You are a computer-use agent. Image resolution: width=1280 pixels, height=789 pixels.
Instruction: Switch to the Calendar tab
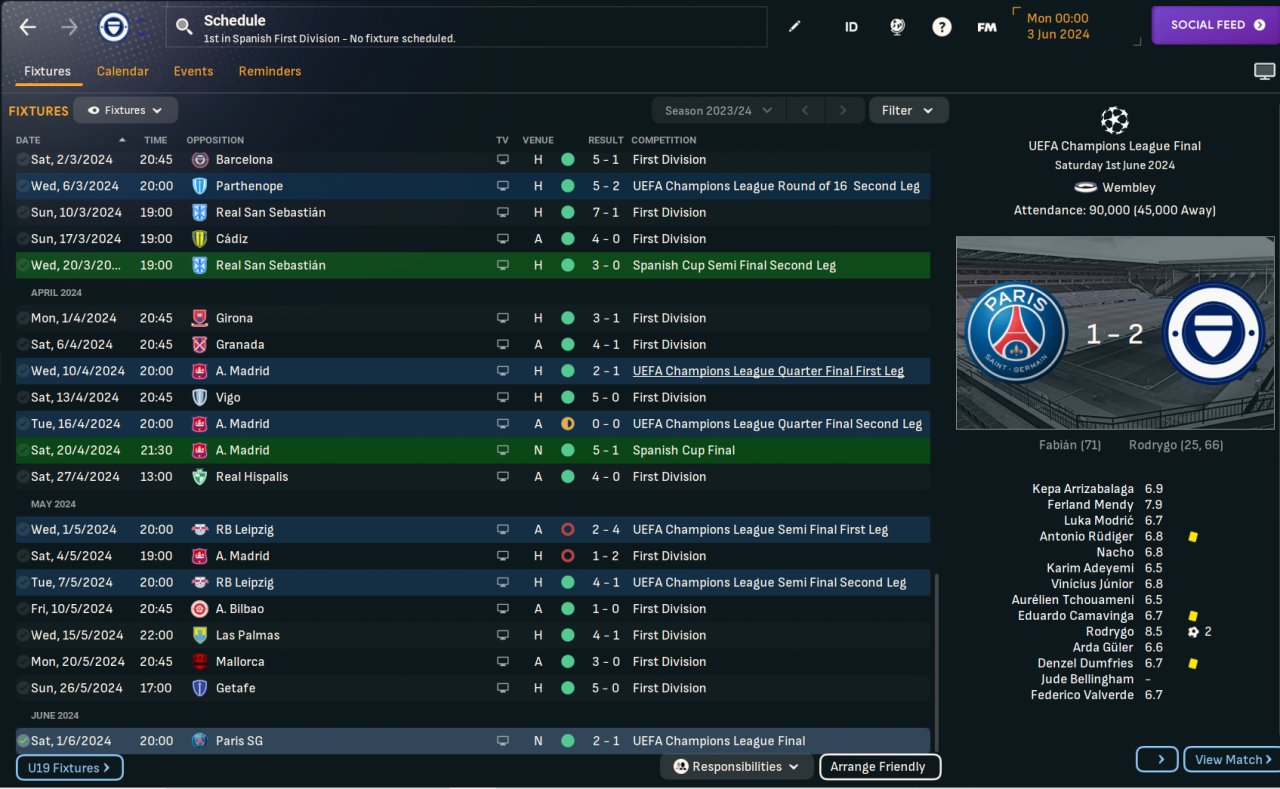[x=122, y=71]
